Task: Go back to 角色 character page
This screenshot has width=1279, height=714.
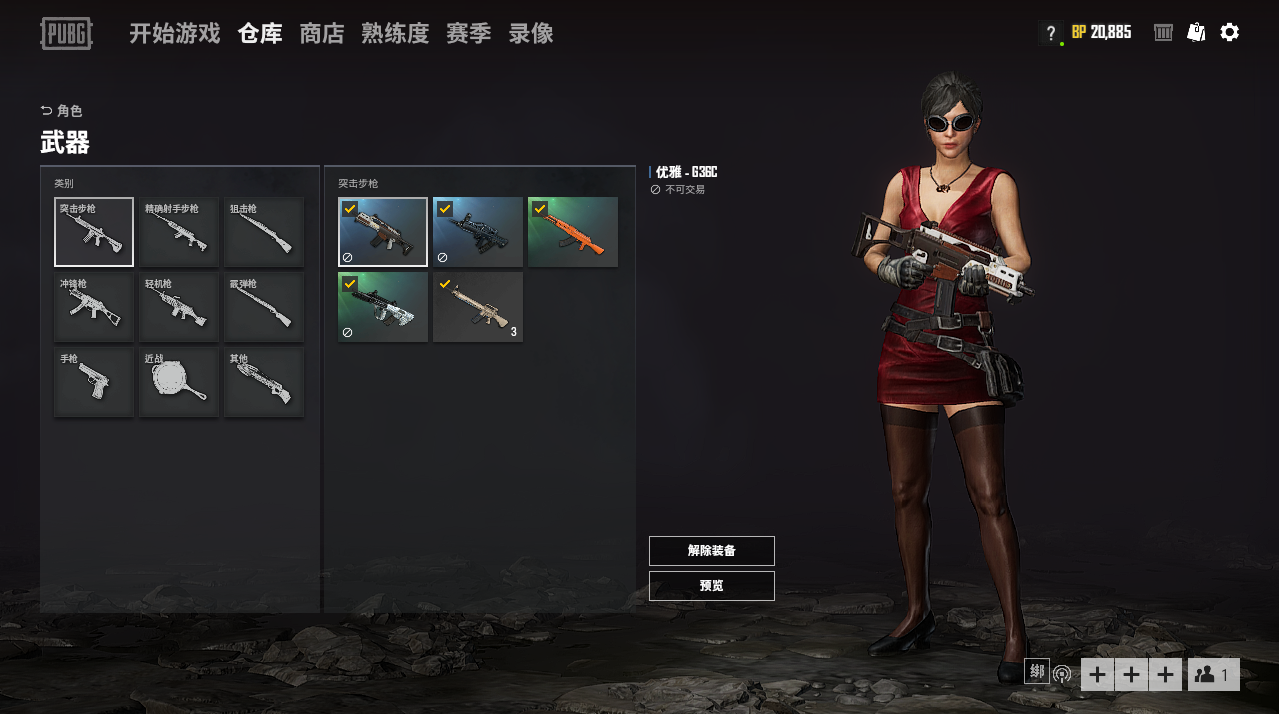Action: pyautogui.click(x=62, y=111)
